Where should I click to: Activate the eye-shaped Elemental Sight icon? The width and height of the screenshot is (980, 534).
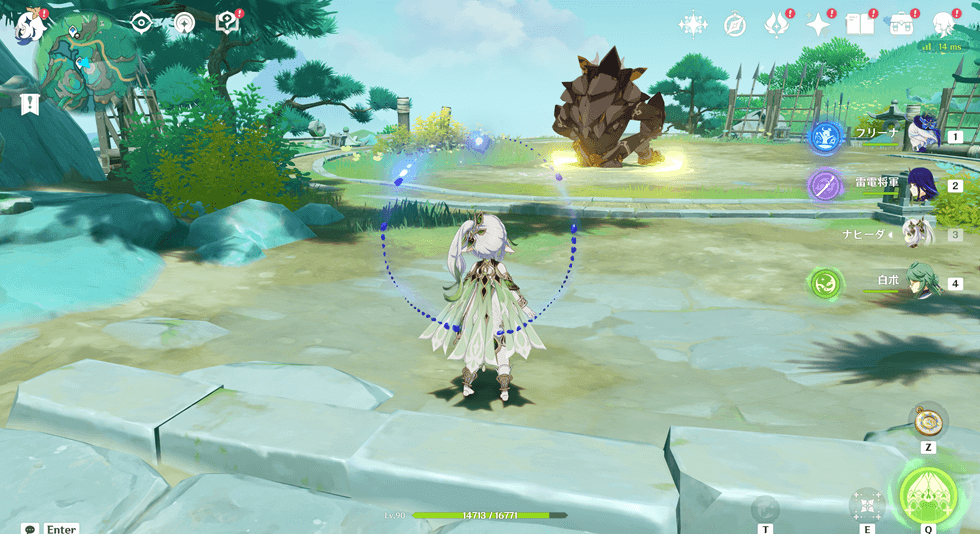coord(142,23)
